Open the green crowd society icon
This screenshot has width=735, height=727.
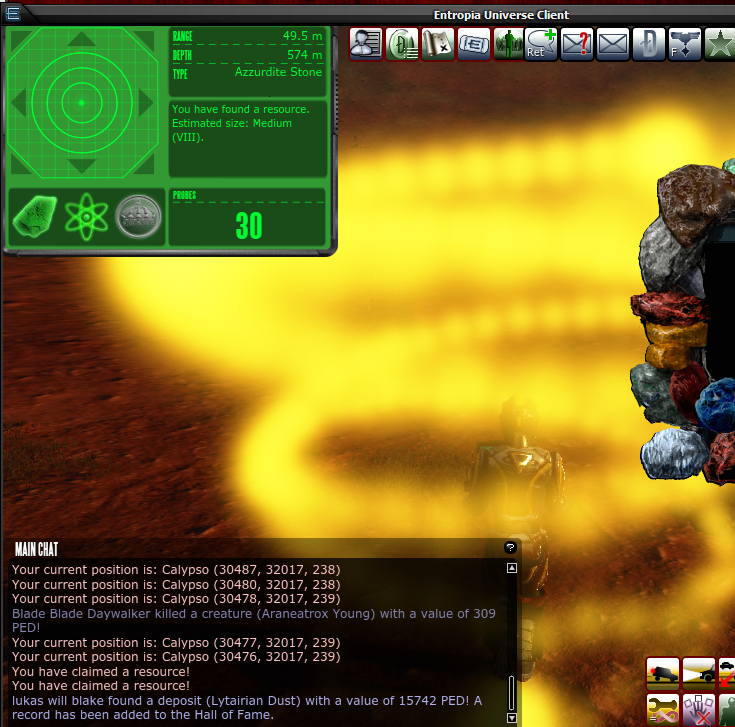[x=508, y=43]
